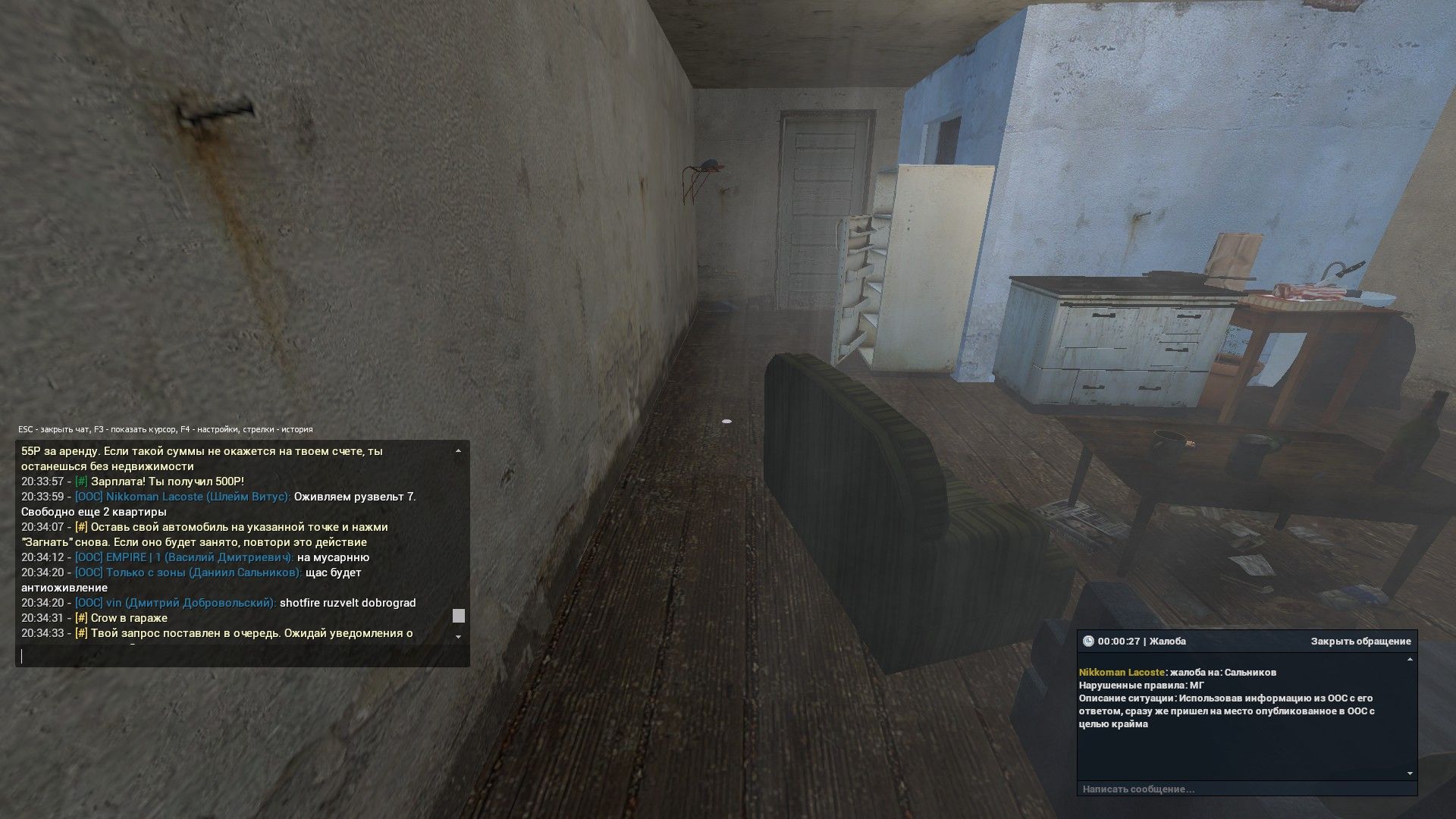Viewport: 1456px width, 819px height.
Task: Grab the chat scrollbar handle
Action: (458, 616)
